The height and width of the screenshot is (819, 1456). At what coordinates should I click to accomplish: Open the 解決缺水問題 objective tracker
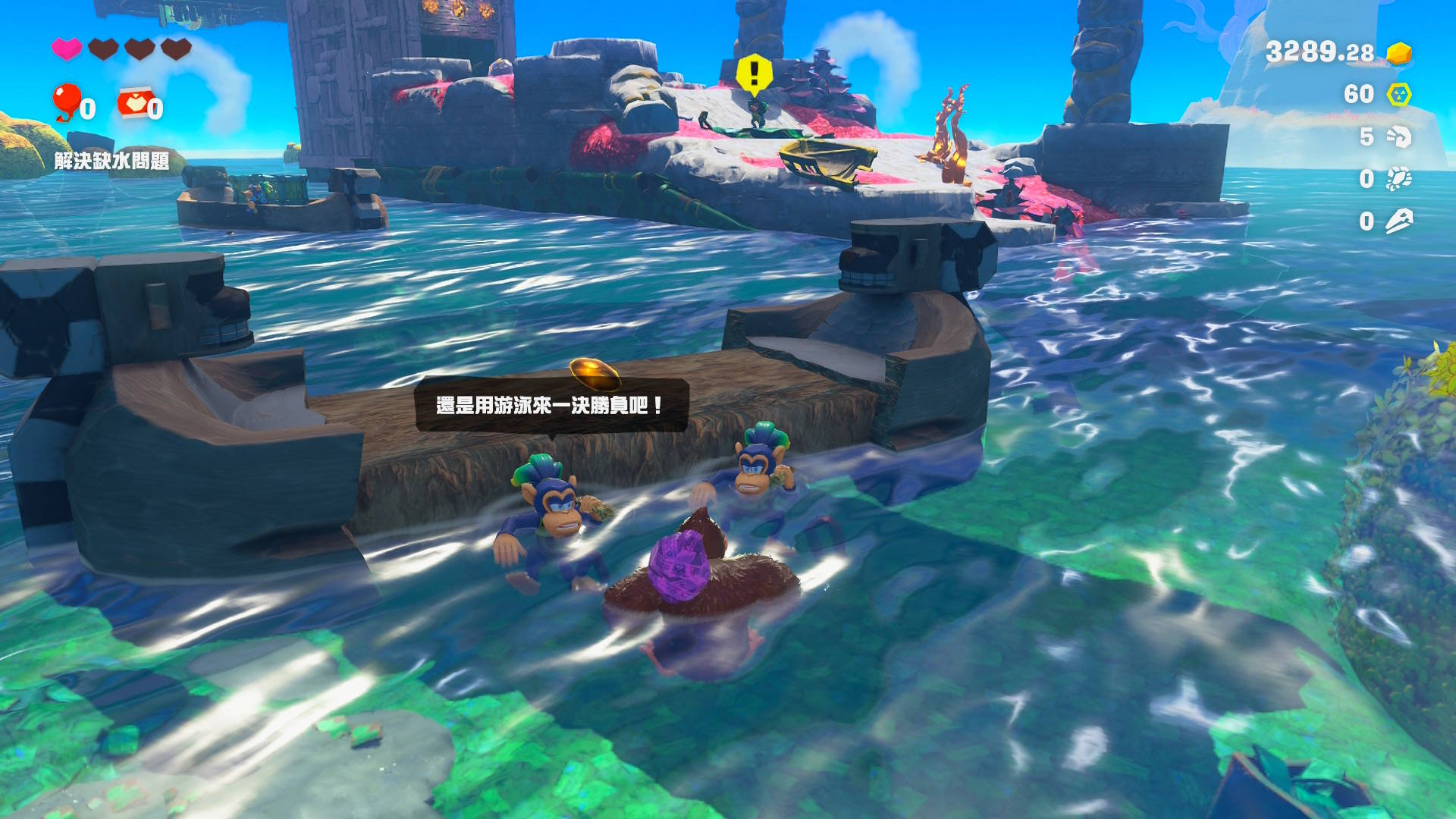[111, 161]
